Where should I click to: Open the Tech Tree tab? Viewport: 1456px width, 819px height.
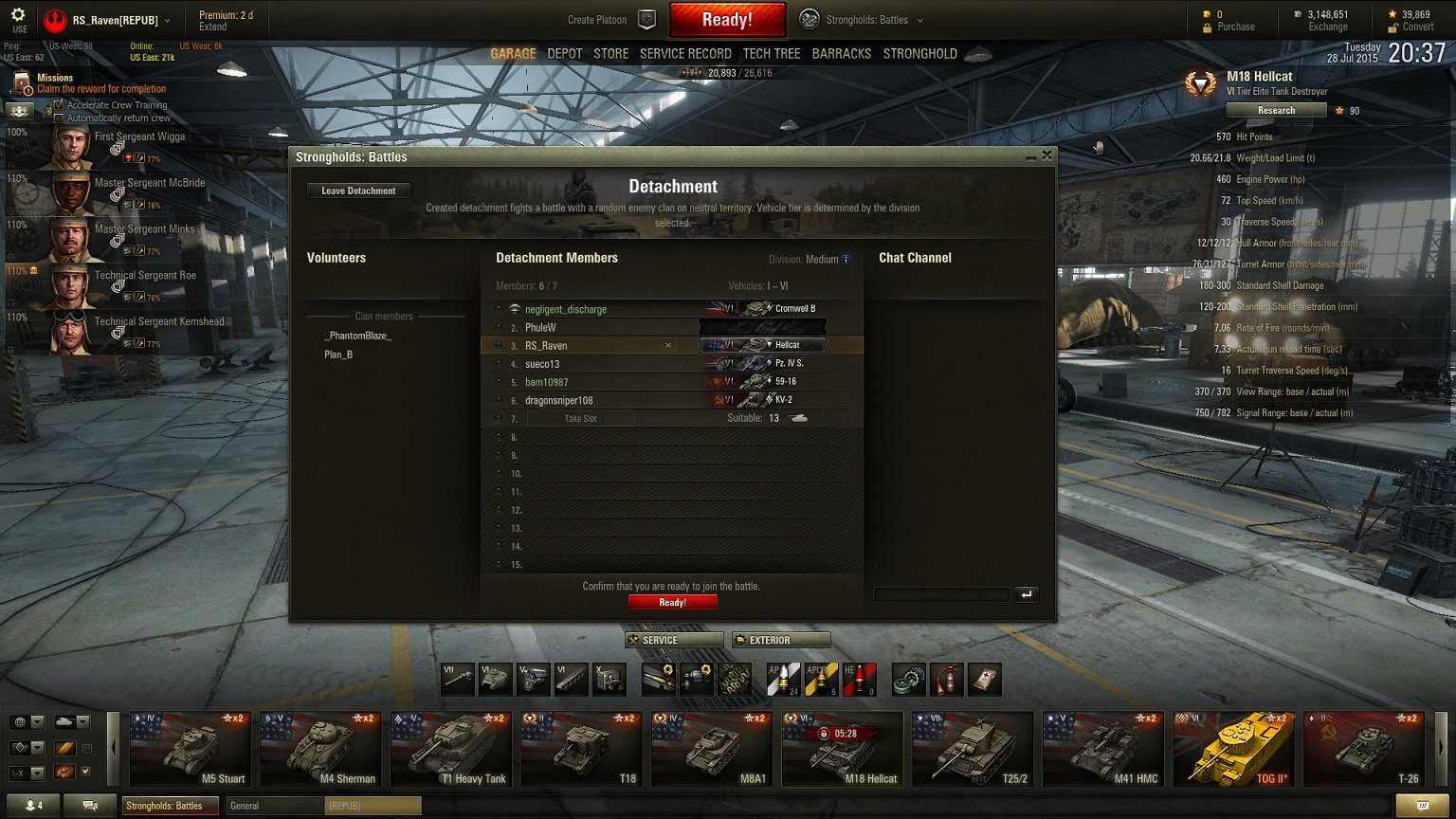771,54
